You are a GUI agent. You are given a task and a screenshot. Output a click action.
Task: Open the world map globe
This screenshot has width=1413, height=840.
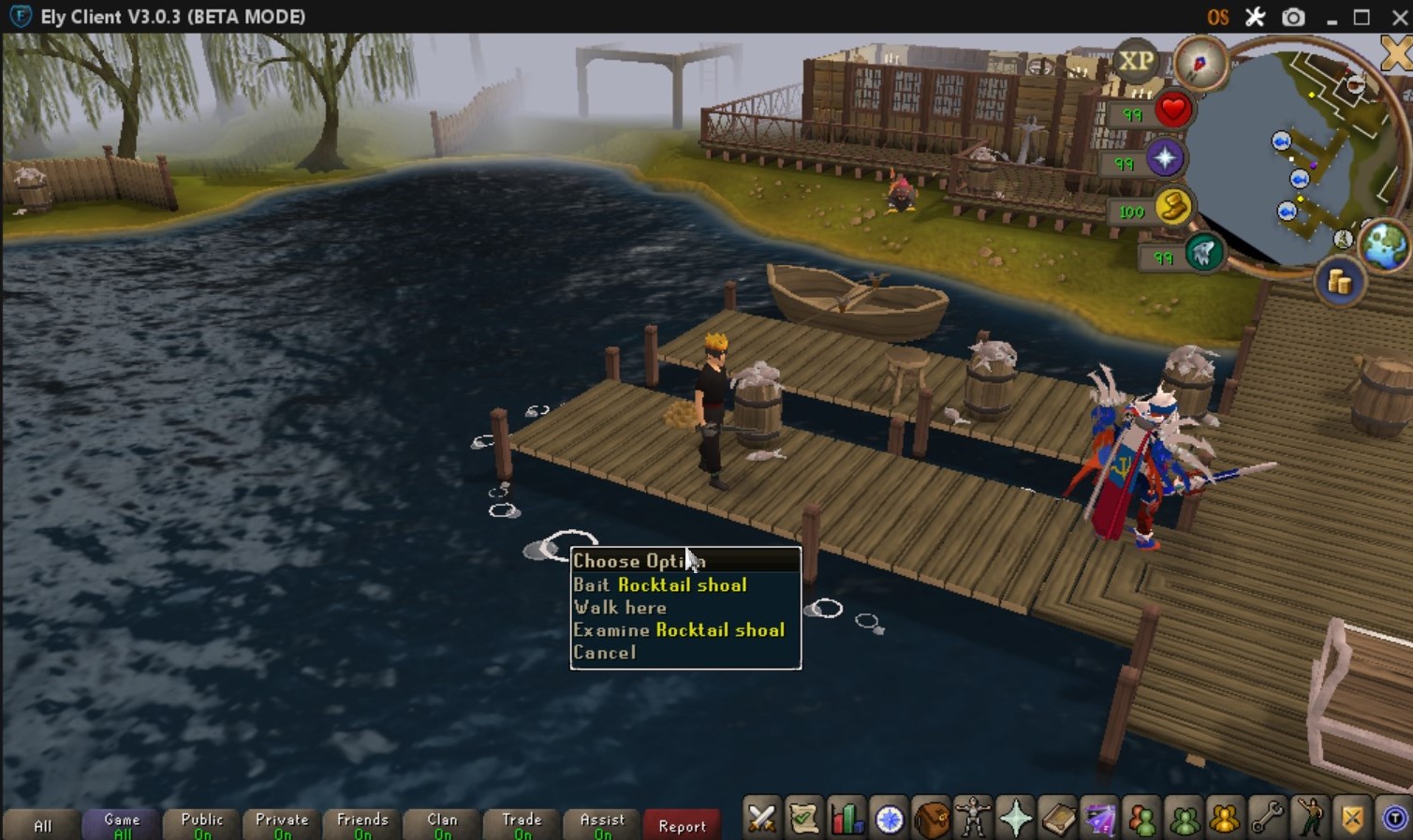pyautogui.click(x=1384, y=244)
